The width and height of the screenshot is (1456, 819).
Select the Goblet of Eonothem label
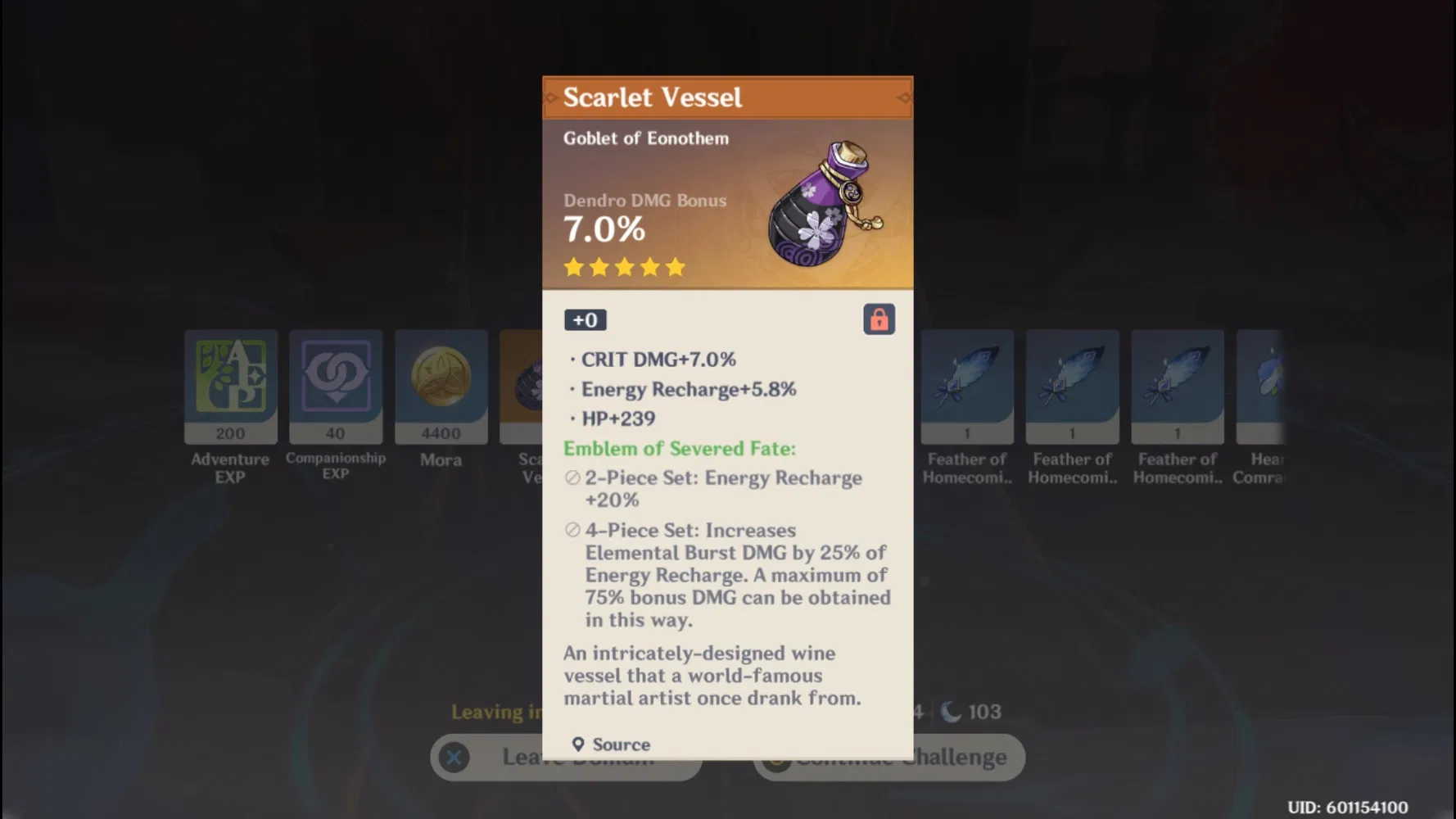645,138
